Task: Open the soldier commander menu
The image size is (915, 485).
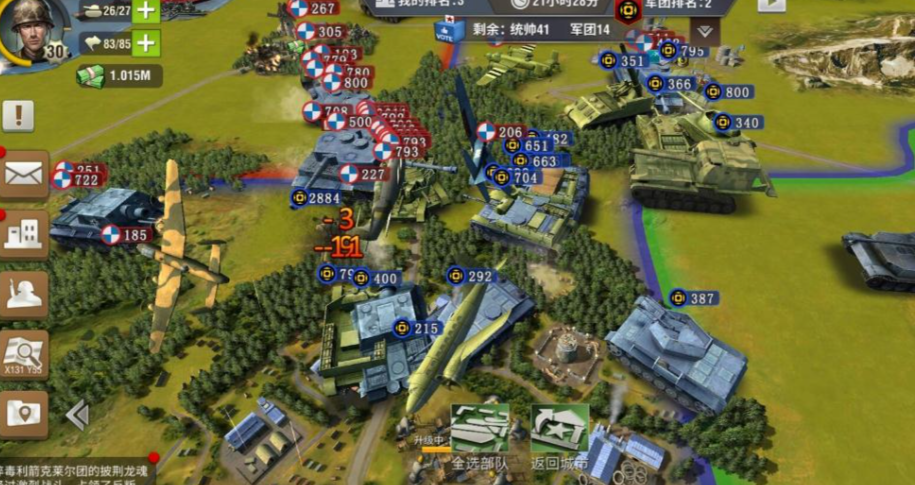Action: [23, 294]
